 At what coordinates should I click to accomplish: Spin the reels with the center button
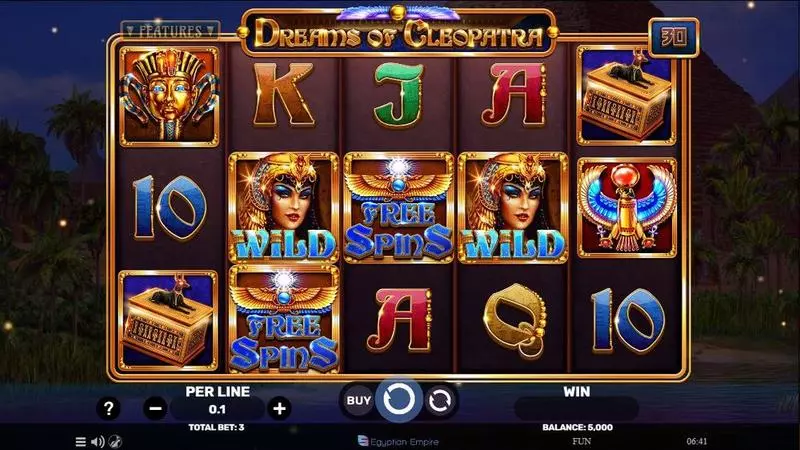click(x=399, y=401)
